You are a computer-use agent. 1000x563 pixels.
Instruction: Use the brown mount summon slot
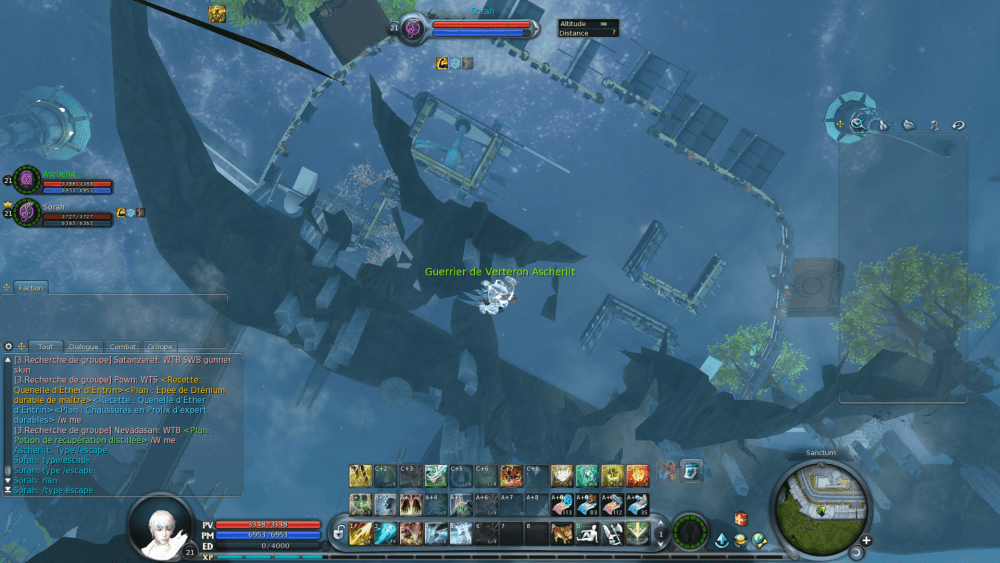(562, 533)
